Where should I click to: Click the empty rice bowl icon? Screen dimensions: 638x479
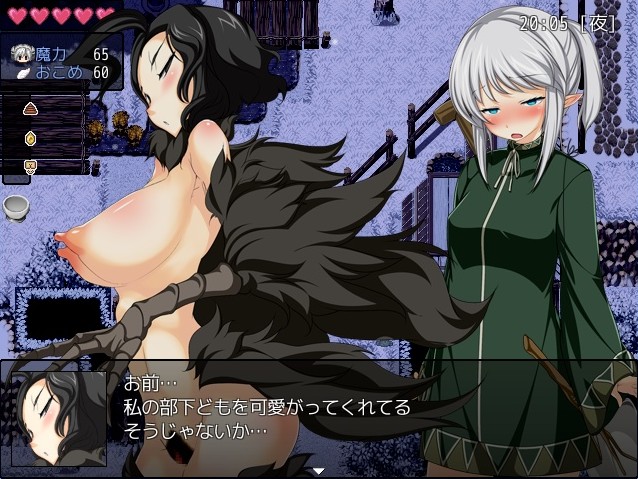click(x=16, y=208)
